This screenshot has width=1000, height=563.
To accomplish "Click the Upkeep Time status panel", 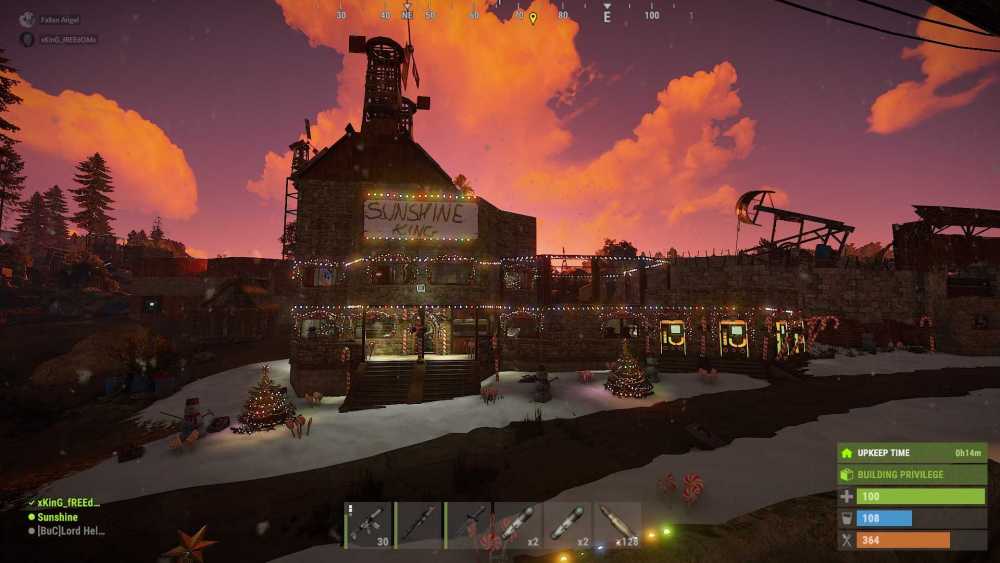I will coord(912,453).
